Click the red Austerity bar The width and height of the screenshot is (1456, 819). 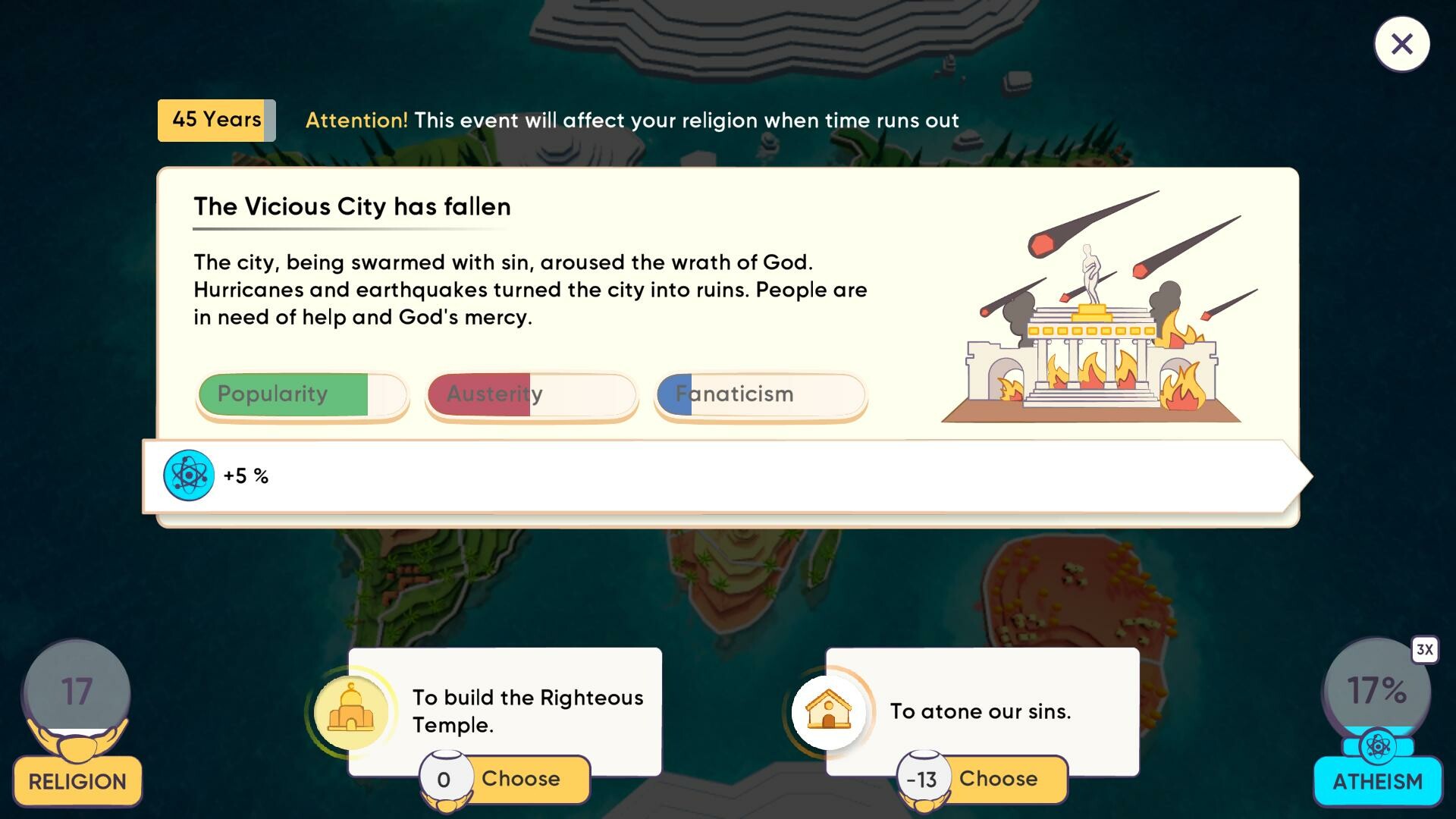click(x=531, y=394)
